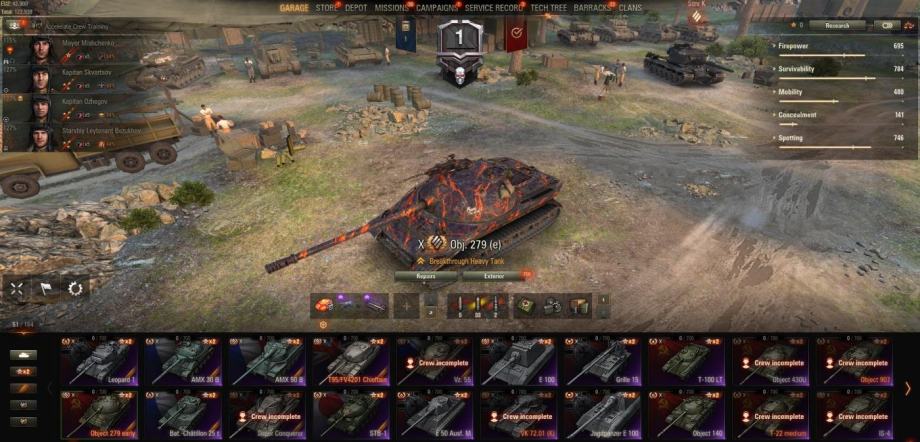Select the Leopard 1 tank in carousel
Viewport: 920px width, 442px height.
coord(101,361)
